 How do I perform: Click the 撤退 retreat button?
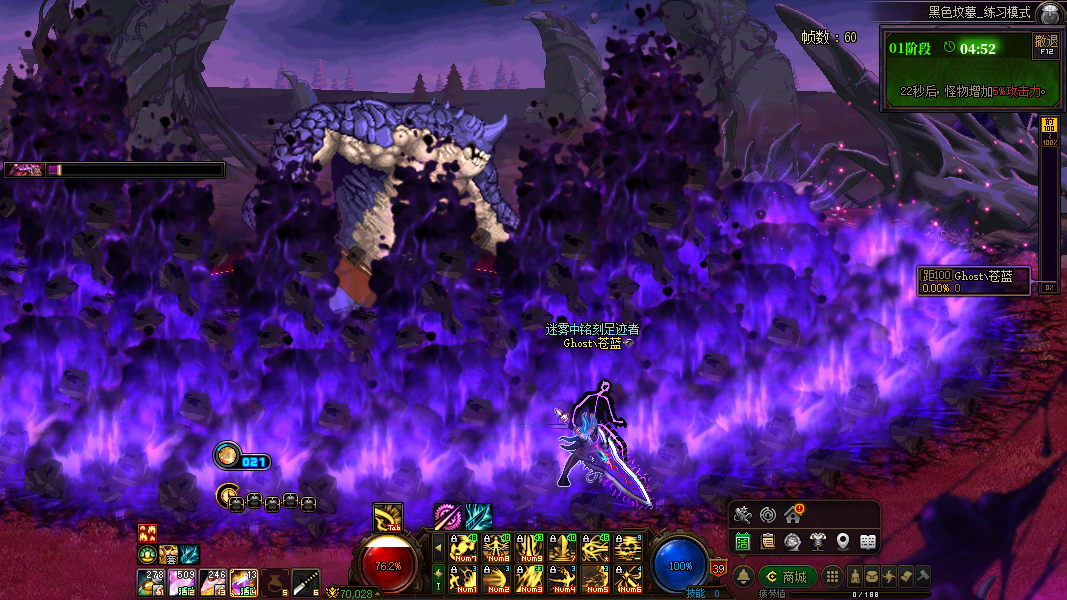[1046, 45]
